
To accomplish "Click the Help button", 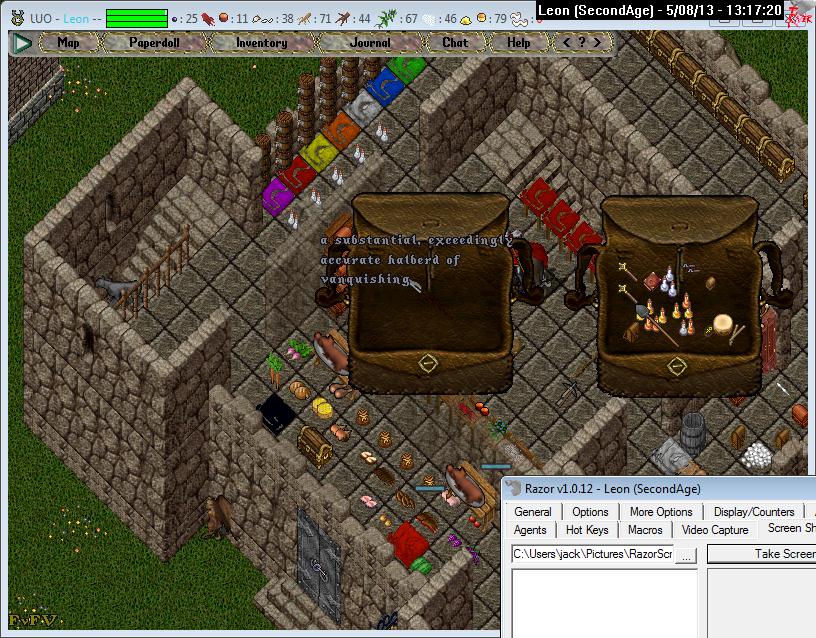I will (518, 43).
